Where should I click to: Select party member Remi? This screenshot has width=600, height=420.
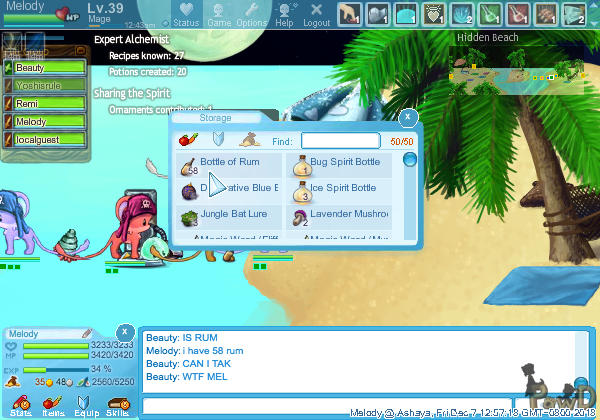[50, 104]
